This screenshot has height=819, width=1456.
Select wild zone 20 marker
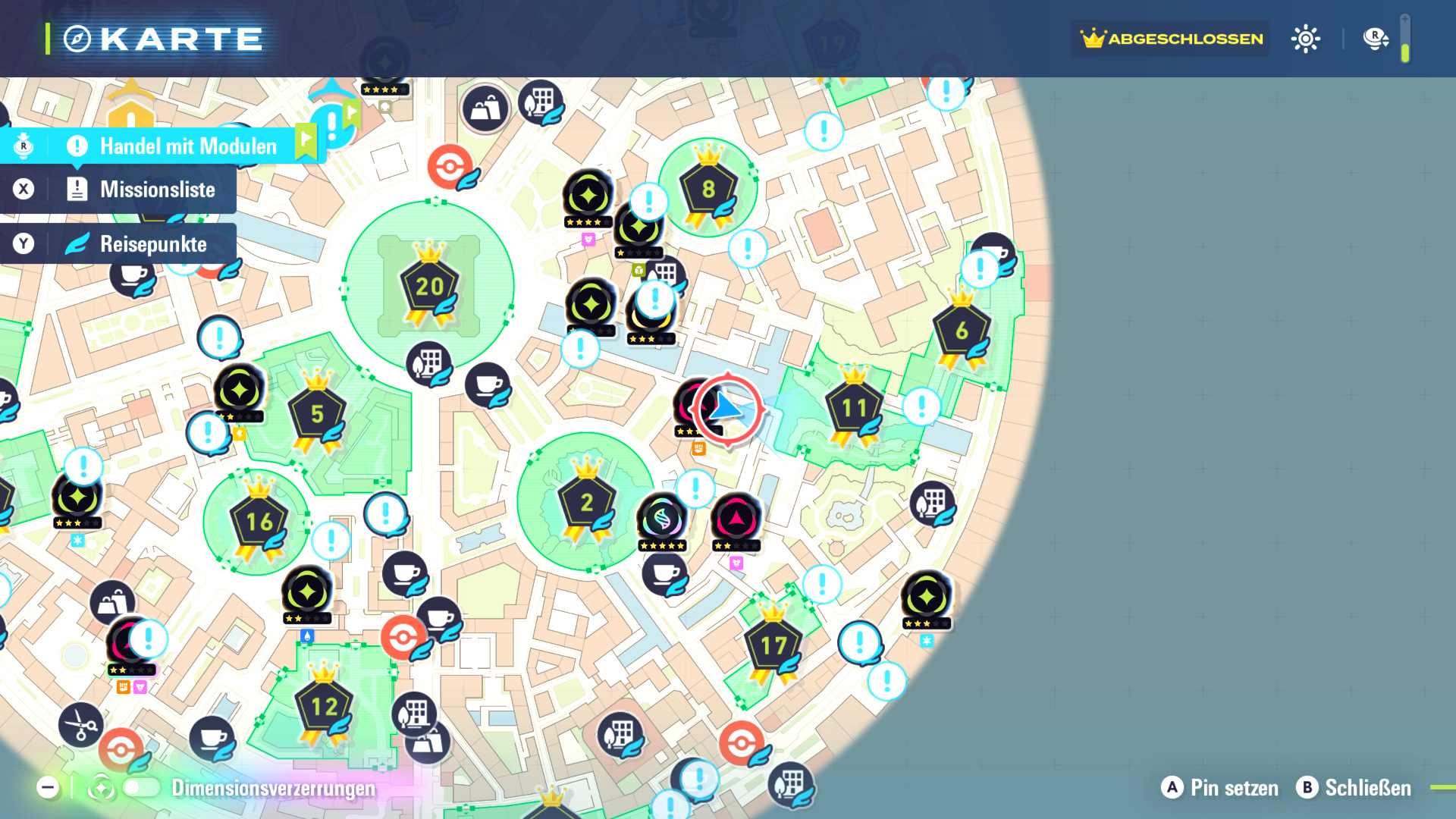[x=430, y=287]
